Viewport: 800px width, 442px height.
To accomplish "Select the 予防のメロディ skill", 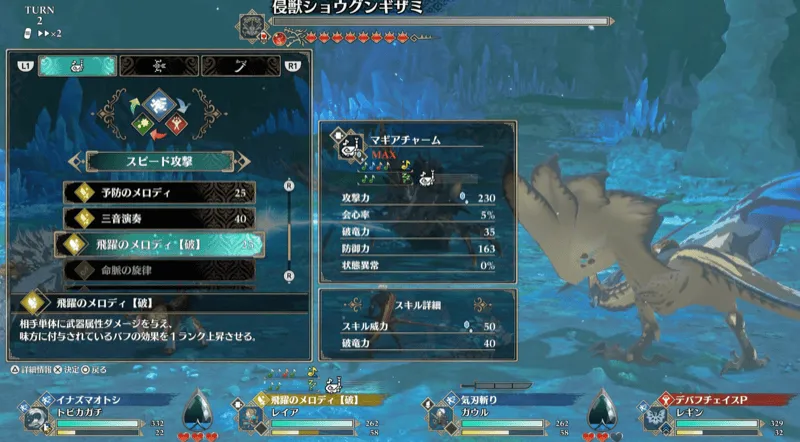I will coord(160,191).
